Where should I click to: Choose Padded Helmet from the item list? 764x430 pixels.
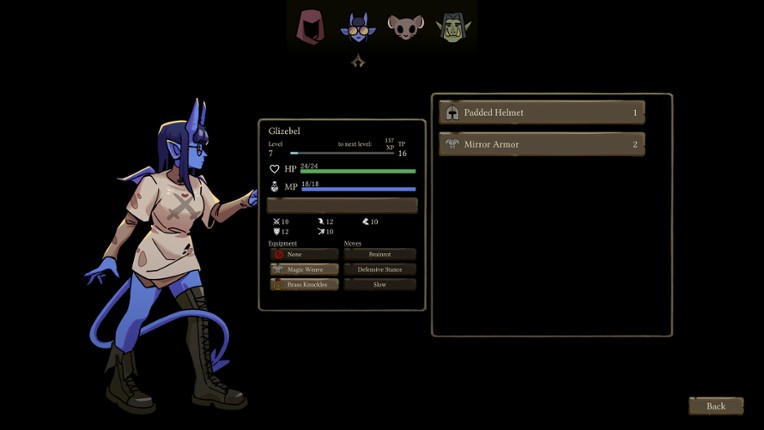(542, 113)
